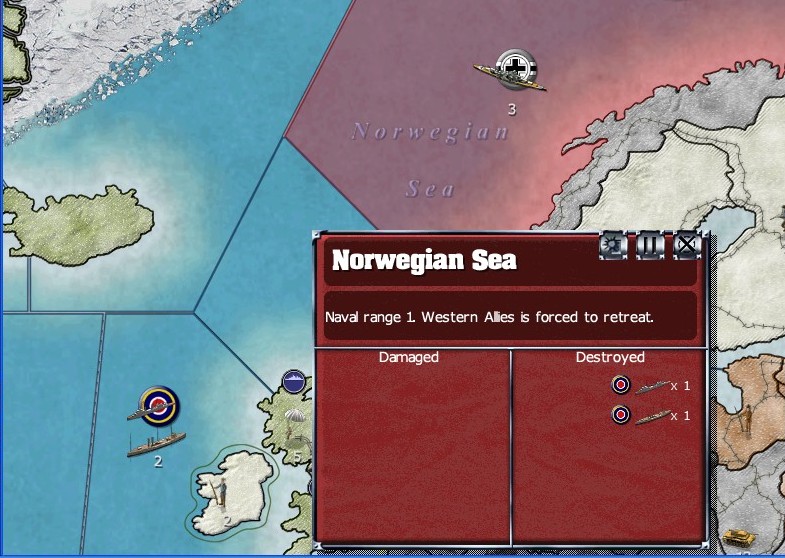Click the naval base icon on Scotland
This screenshot has height=558, width=785.
tap(294, 381)
